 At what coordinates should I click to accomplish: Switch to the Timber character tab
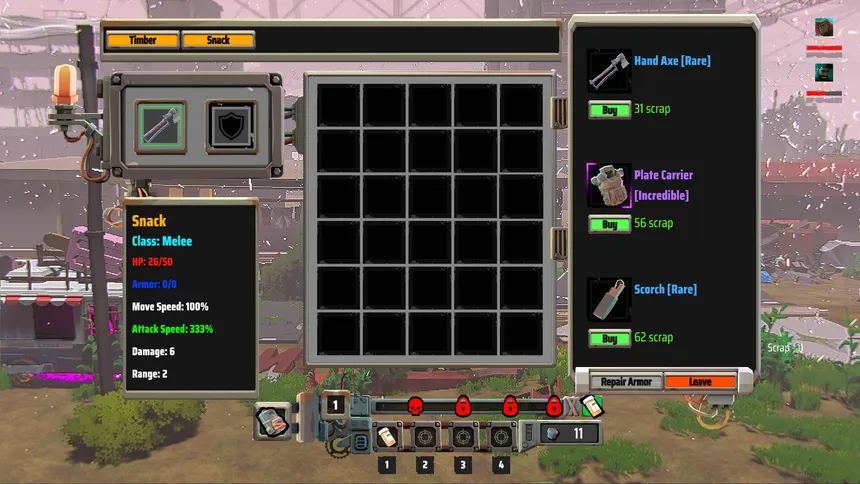tap(143, 40)
